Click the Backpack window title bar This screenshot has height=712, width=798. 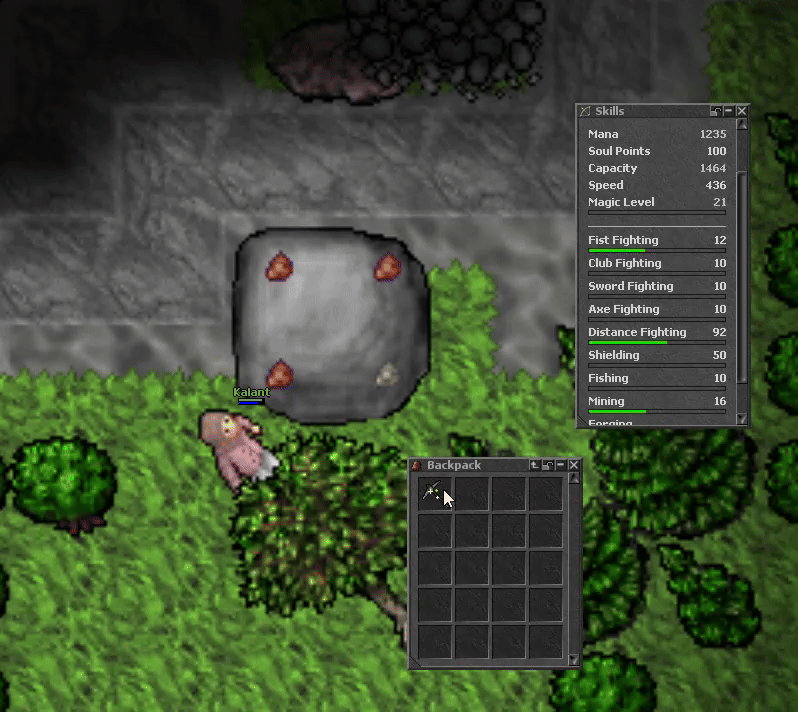click(470, 465)
